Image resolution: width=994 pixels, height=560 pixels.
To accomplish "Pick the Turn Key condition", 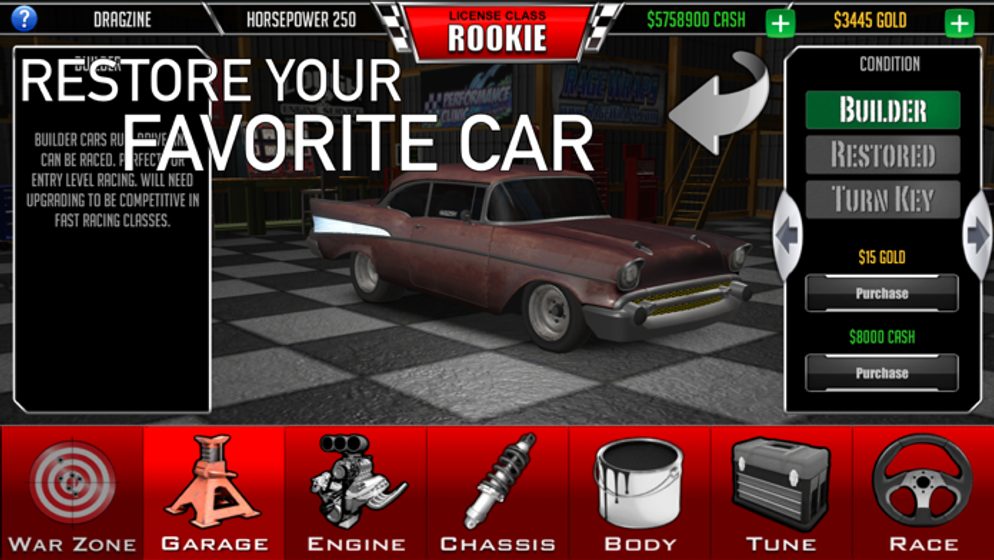I will tap(882, 200).
